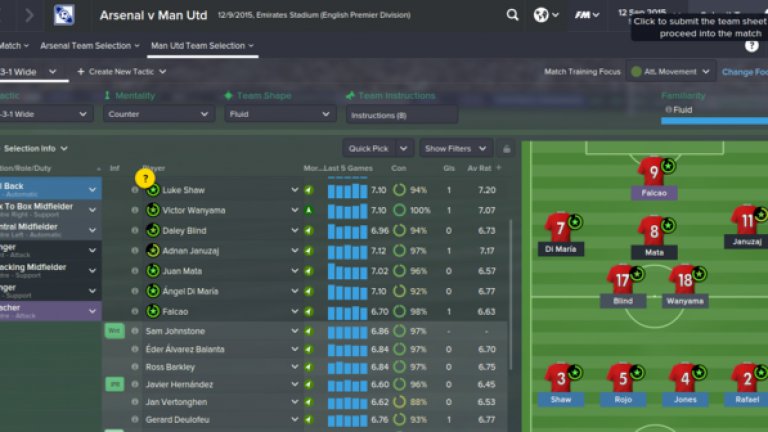Open Man Utd Team Selection tab

click(x=200, y=46)
